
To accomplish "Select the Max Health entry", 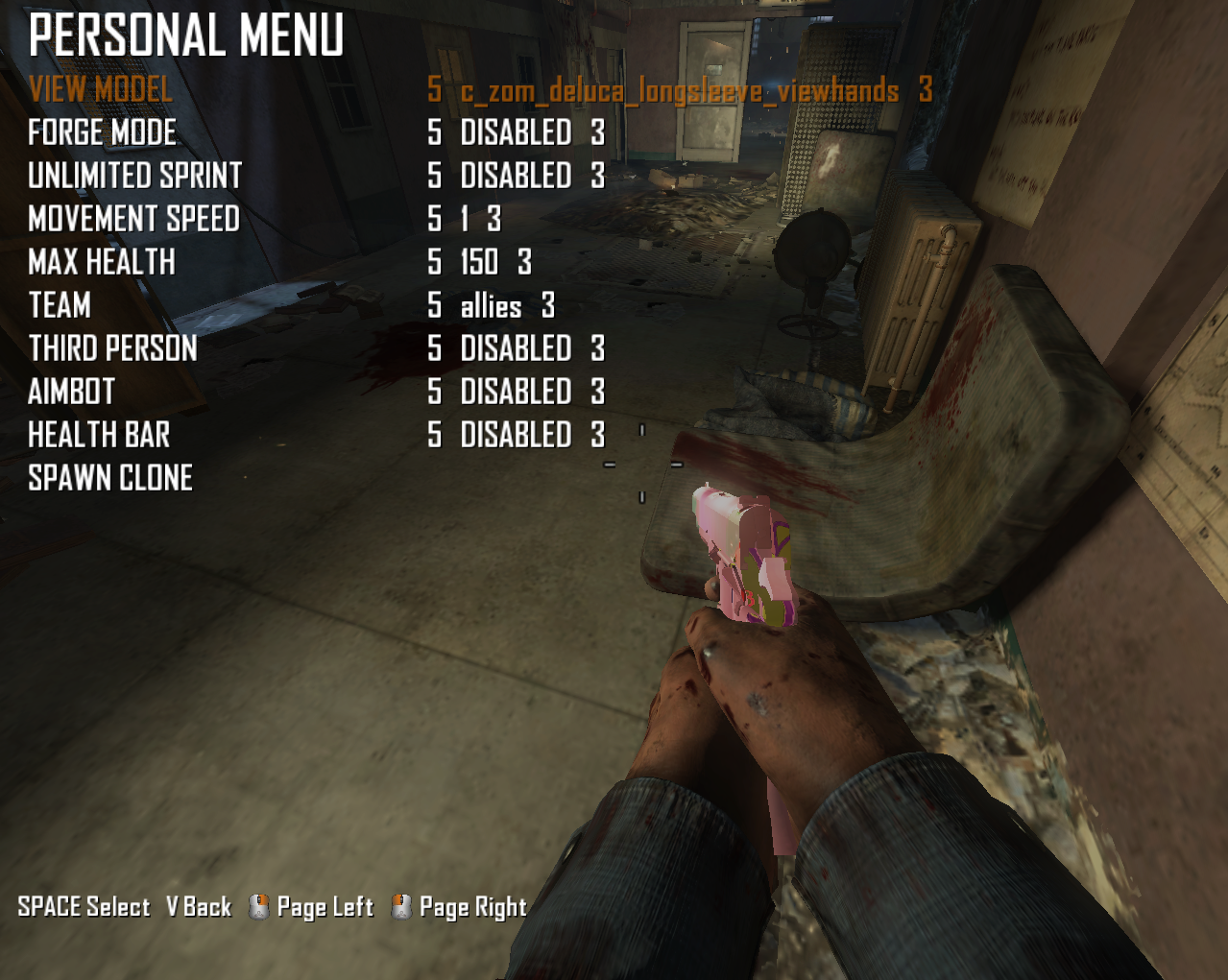I will pyautogui.click(x=102, y=263).
